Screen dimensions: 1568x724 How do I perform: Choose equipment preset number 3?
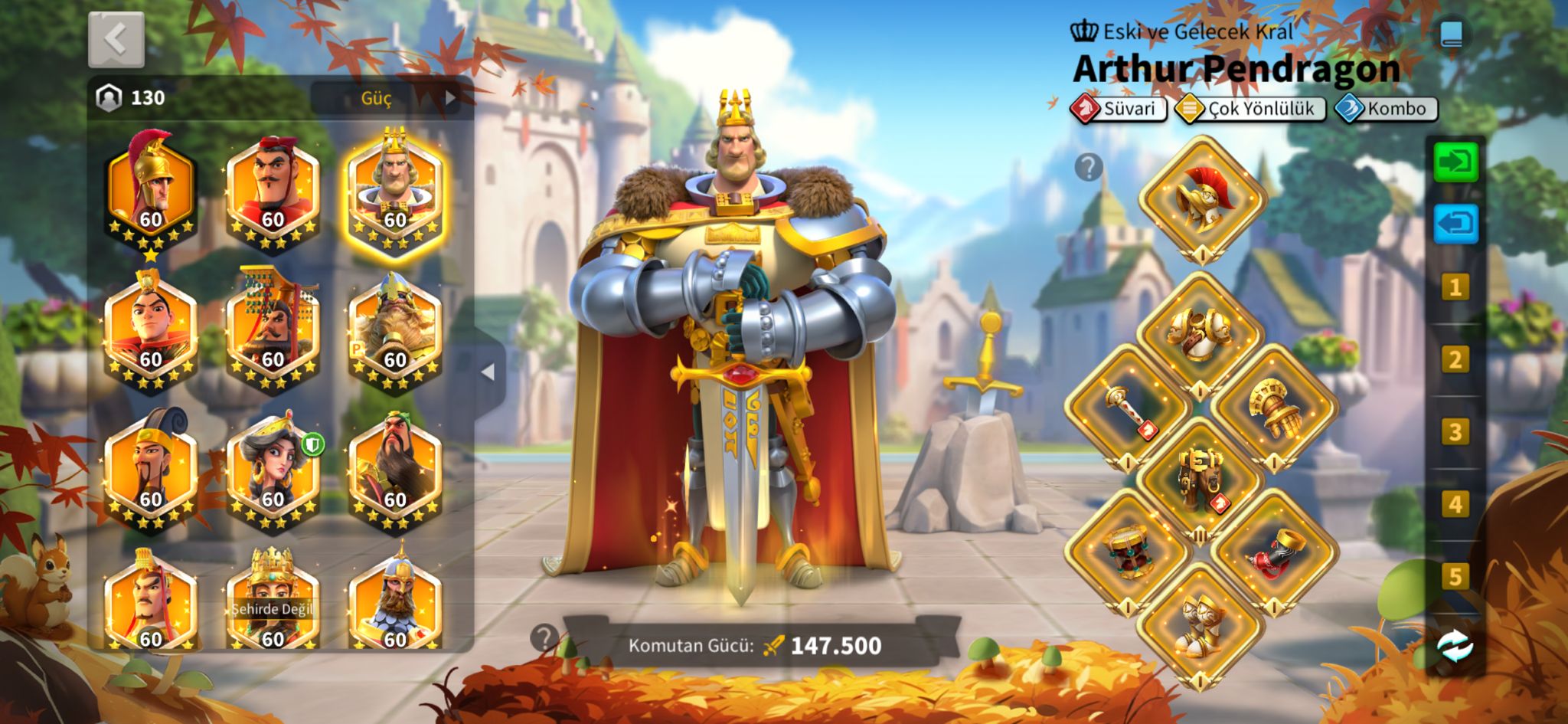coord(1455,432)
